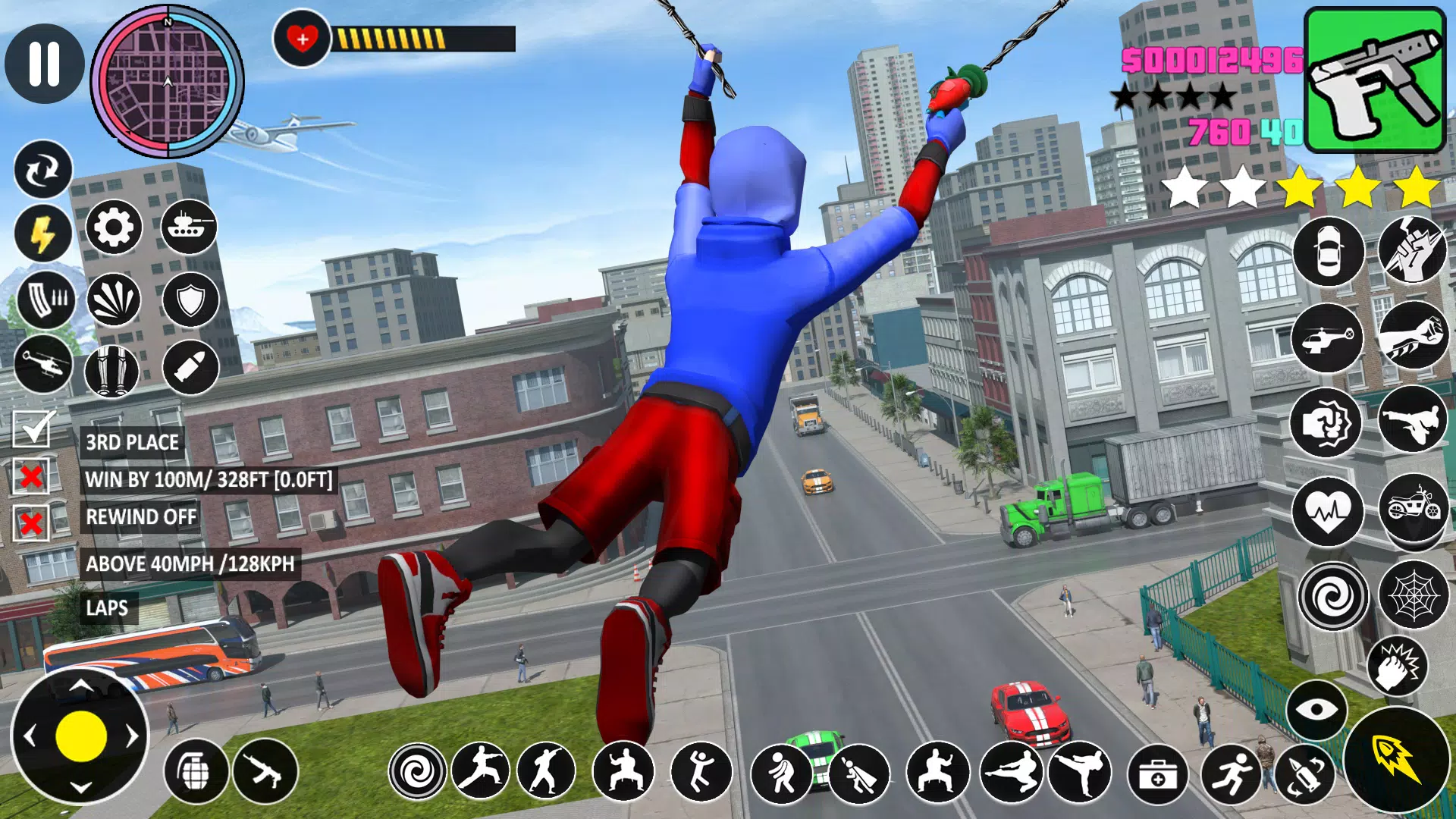Summon a car with the car icon
This screenshot has width=1456, height=819.
click(x=1328, y=252)
